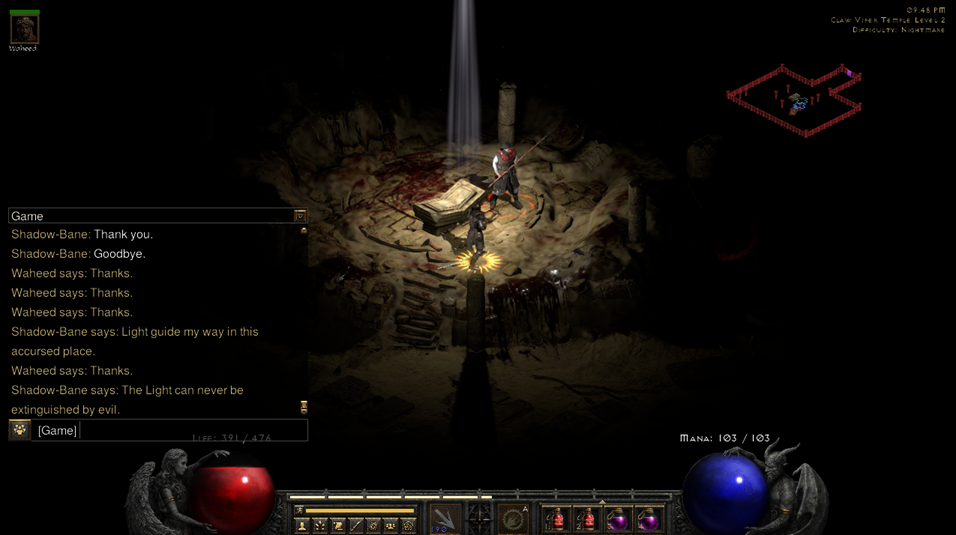Screen dimensions: 956x535
Task: Click into the chat message input field
Action: (192, 430)
